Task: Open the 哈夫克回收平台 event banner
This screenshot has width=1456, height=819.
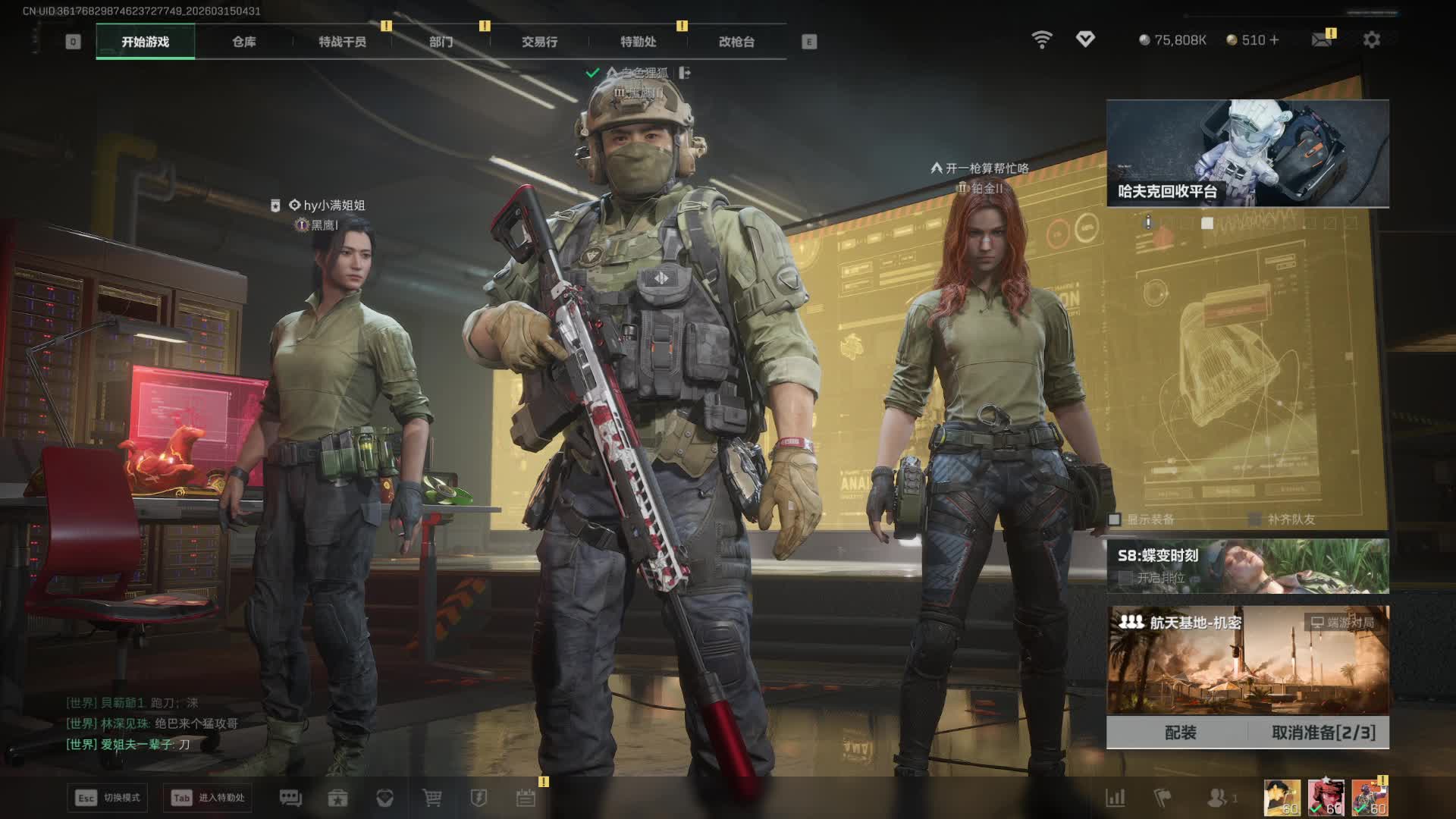Action: [x=1247, y=153]
